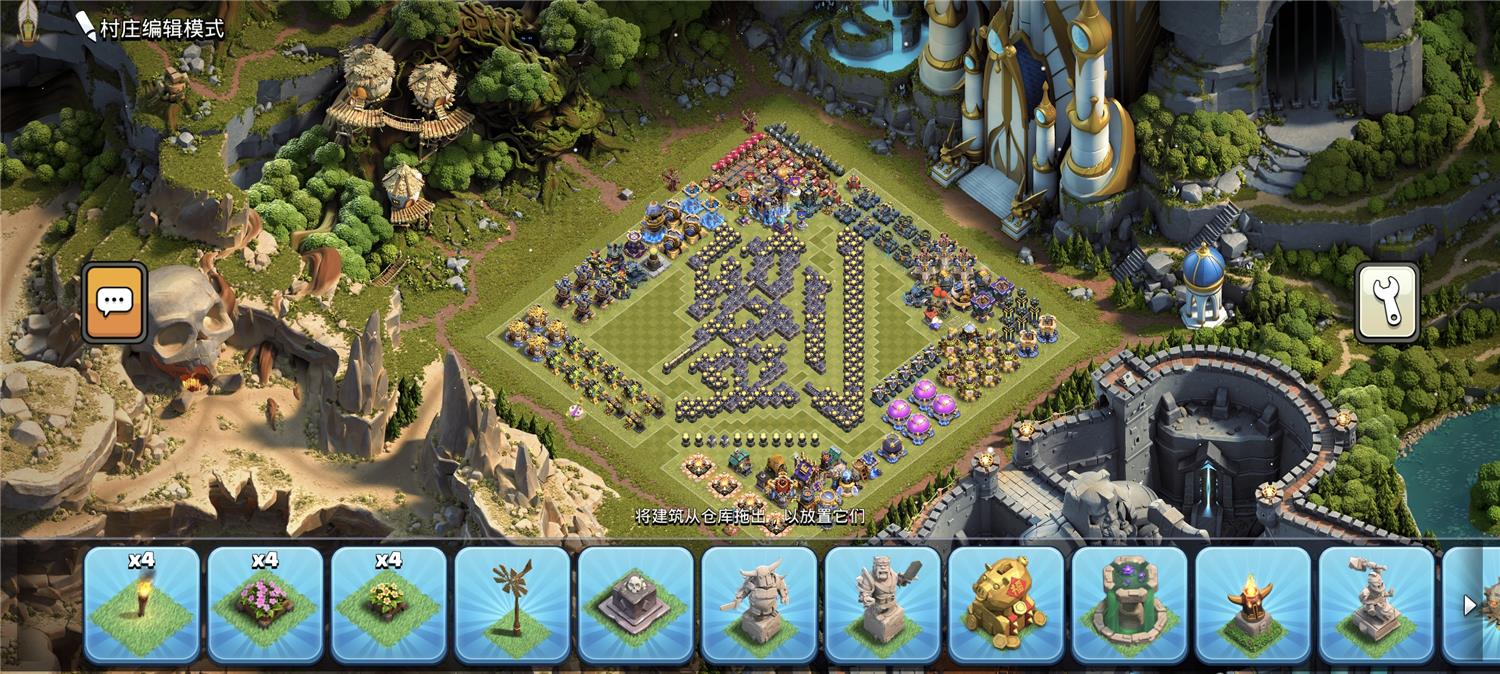Select the horned P.E.K.K.A statue slot

(760, 605)
